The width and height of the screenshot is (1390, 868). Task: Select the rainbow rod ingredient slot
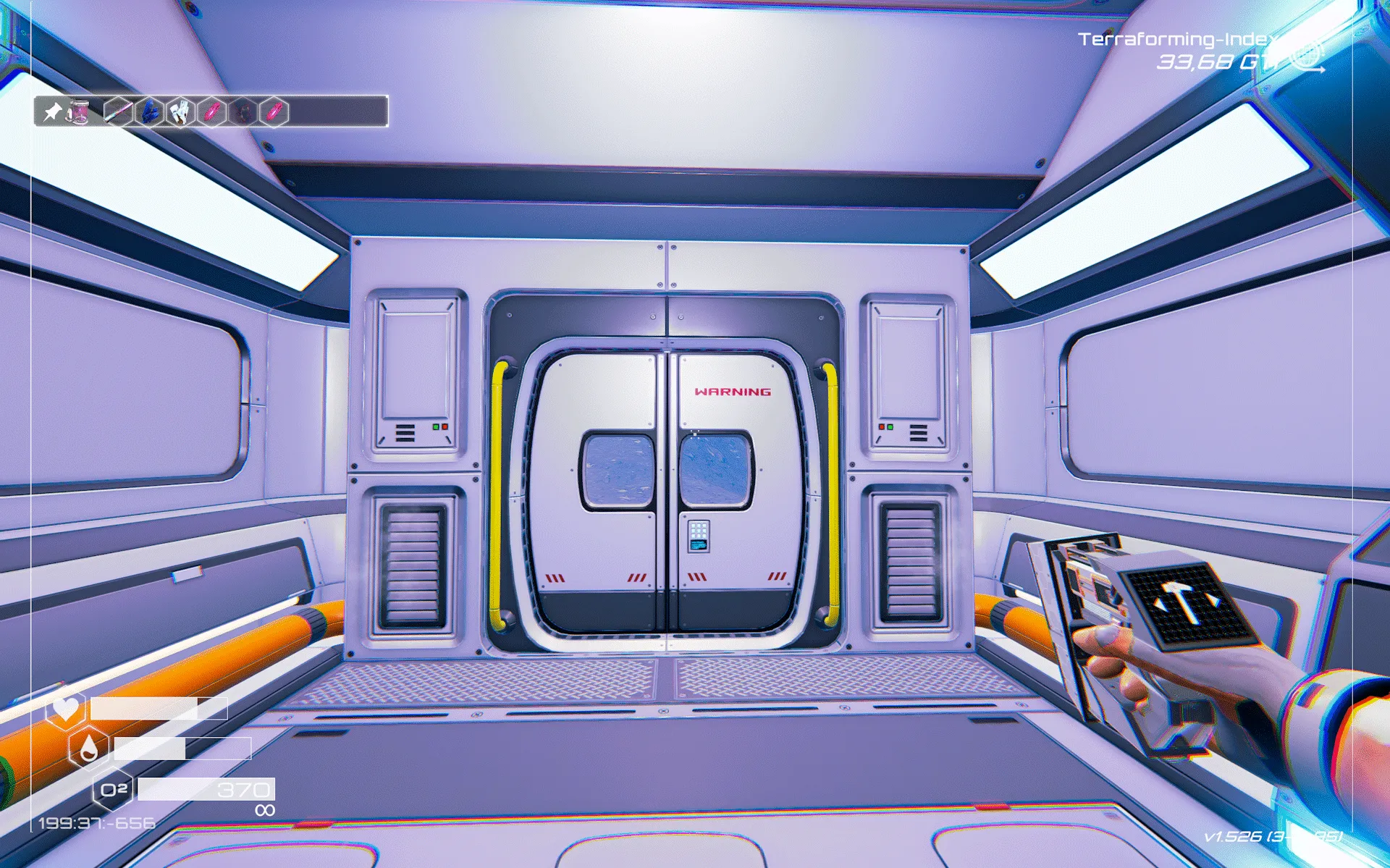click(x=118, y=111)
